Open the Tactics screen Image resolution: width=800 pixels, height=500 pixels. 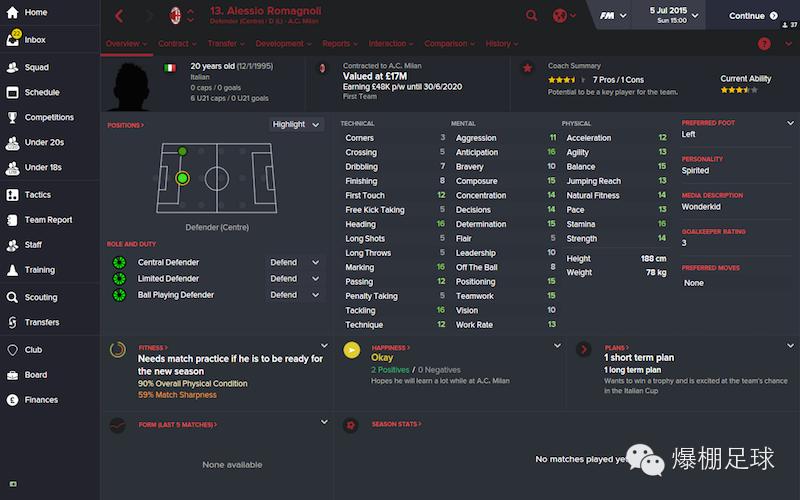pyautogui.click(x=38, y=195)
